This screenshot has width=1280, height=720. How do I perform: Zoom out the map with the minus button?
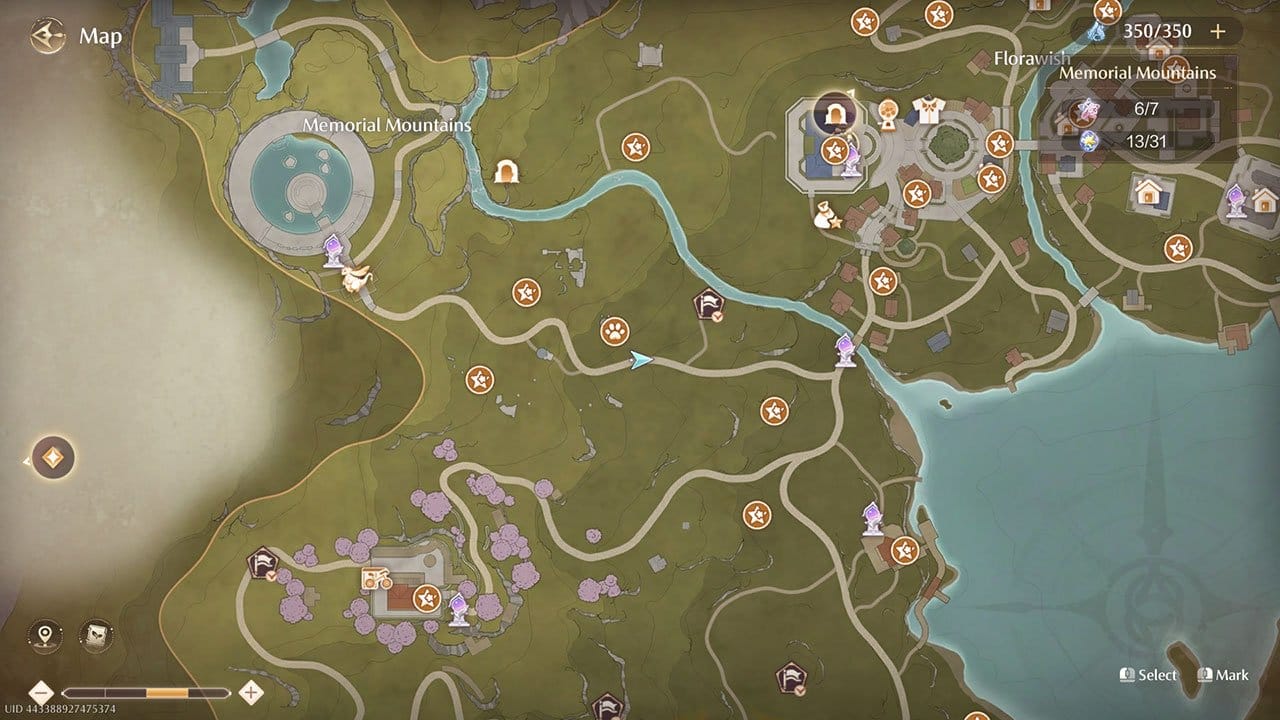click(x=41, y=692)
